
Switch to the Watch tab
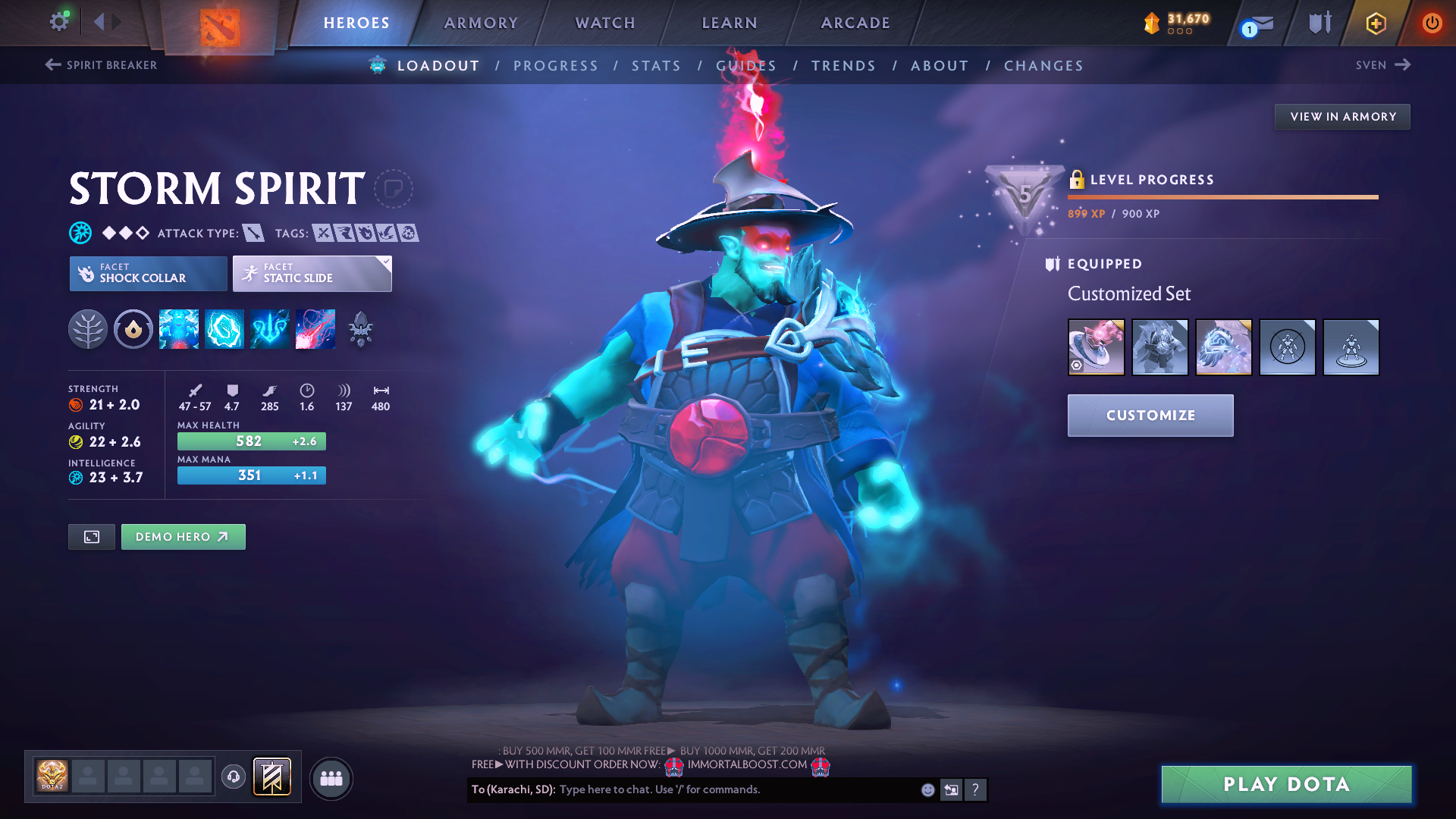(605, 23)
